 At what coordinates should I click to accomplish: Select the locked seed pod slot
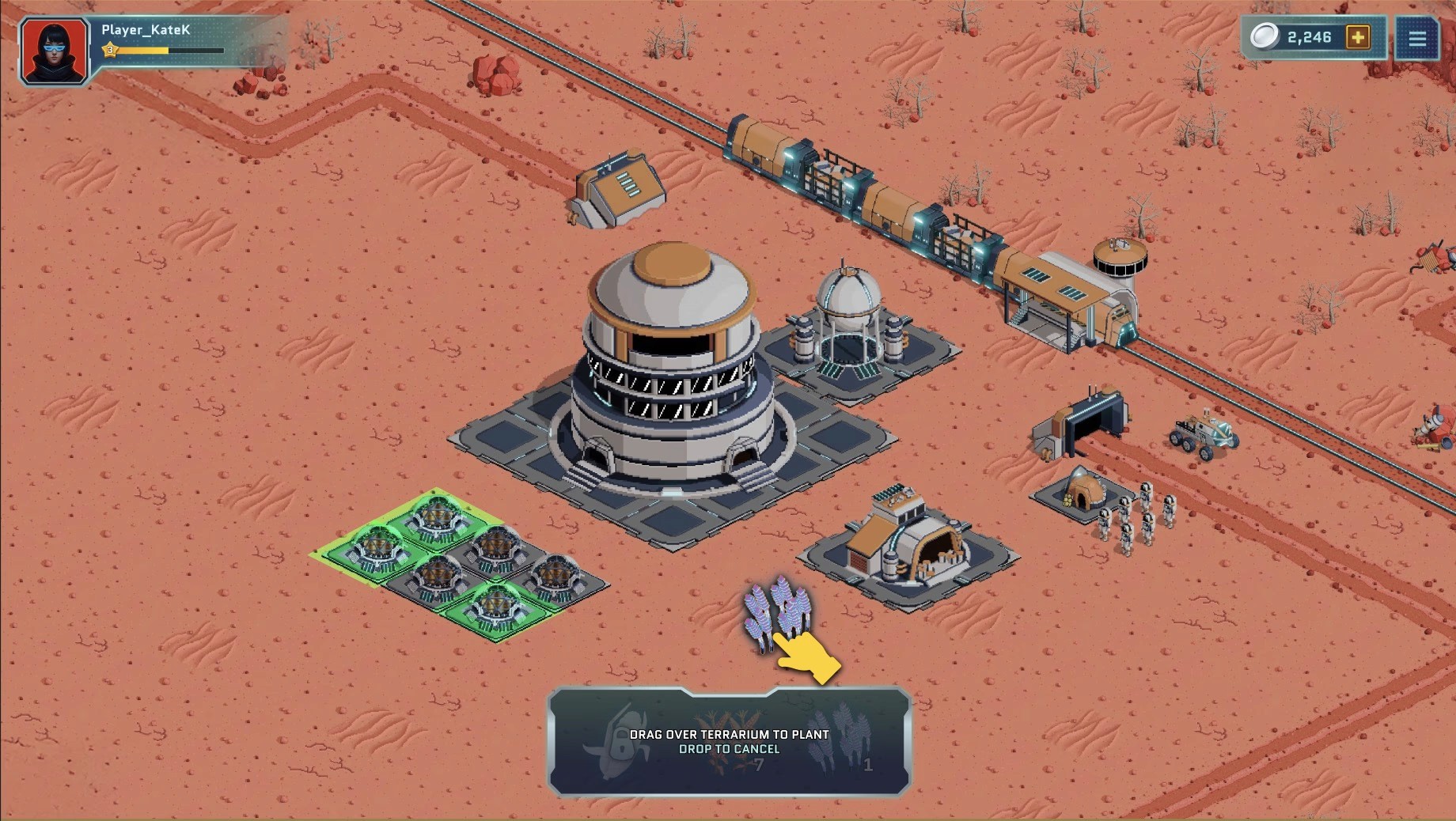click(618, 741)
